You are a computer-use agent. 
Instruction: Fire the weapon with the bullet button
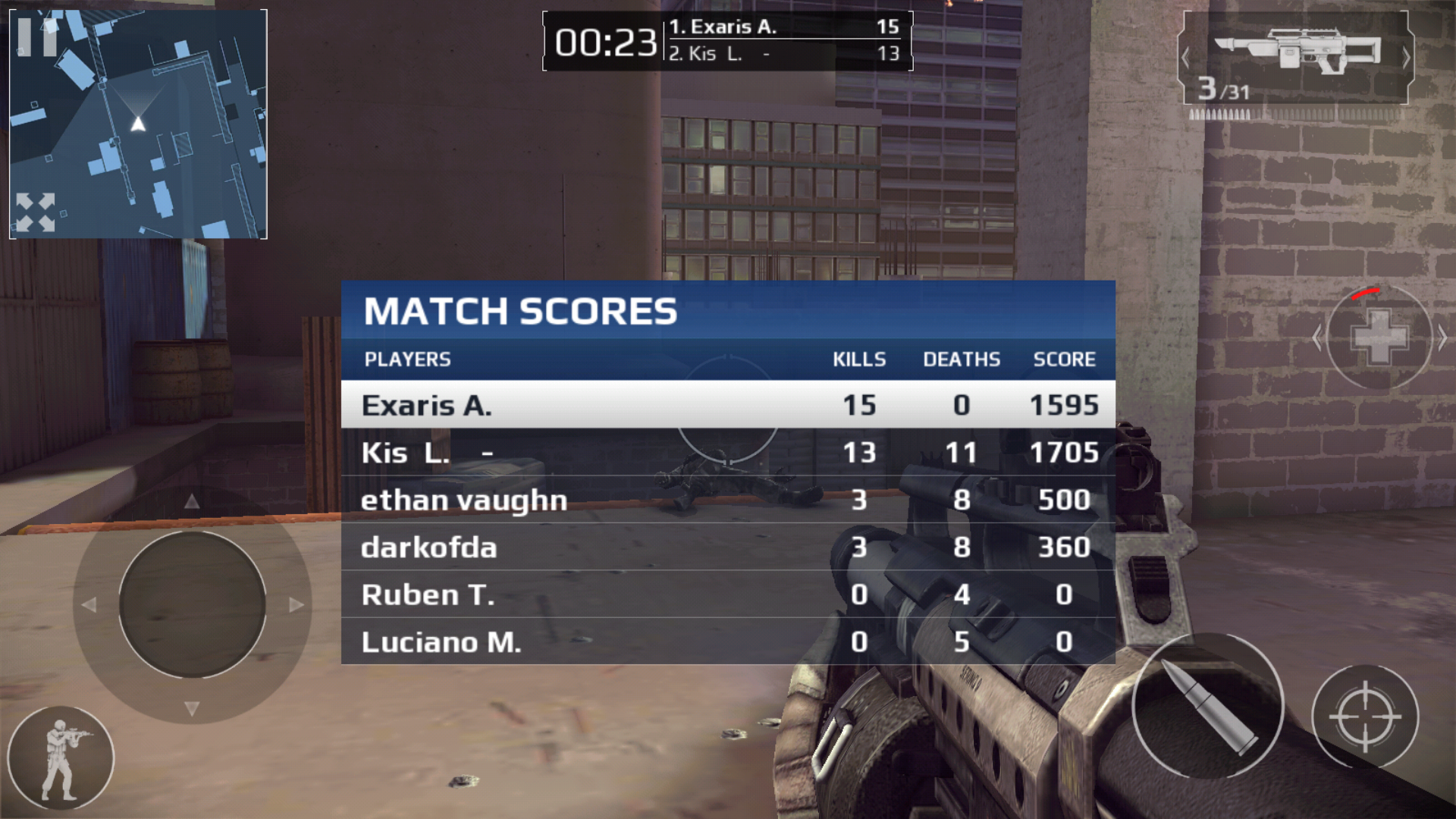tap(1207, 705)
